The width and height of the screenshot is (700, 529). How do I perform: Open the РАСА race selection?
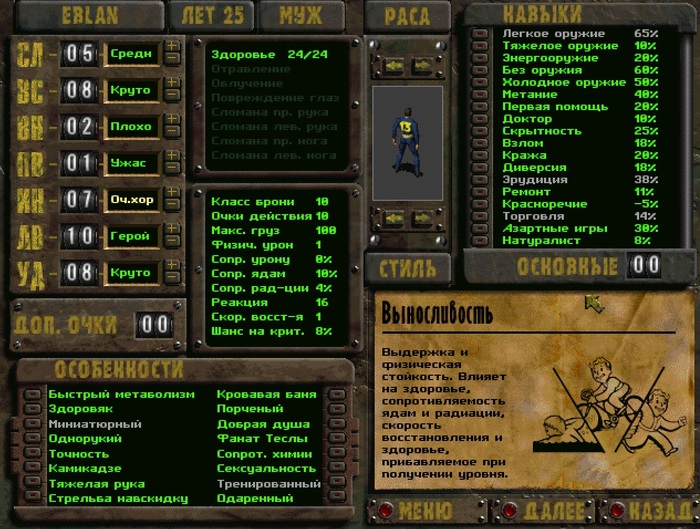pyautogui.click(x=406, y=16)
